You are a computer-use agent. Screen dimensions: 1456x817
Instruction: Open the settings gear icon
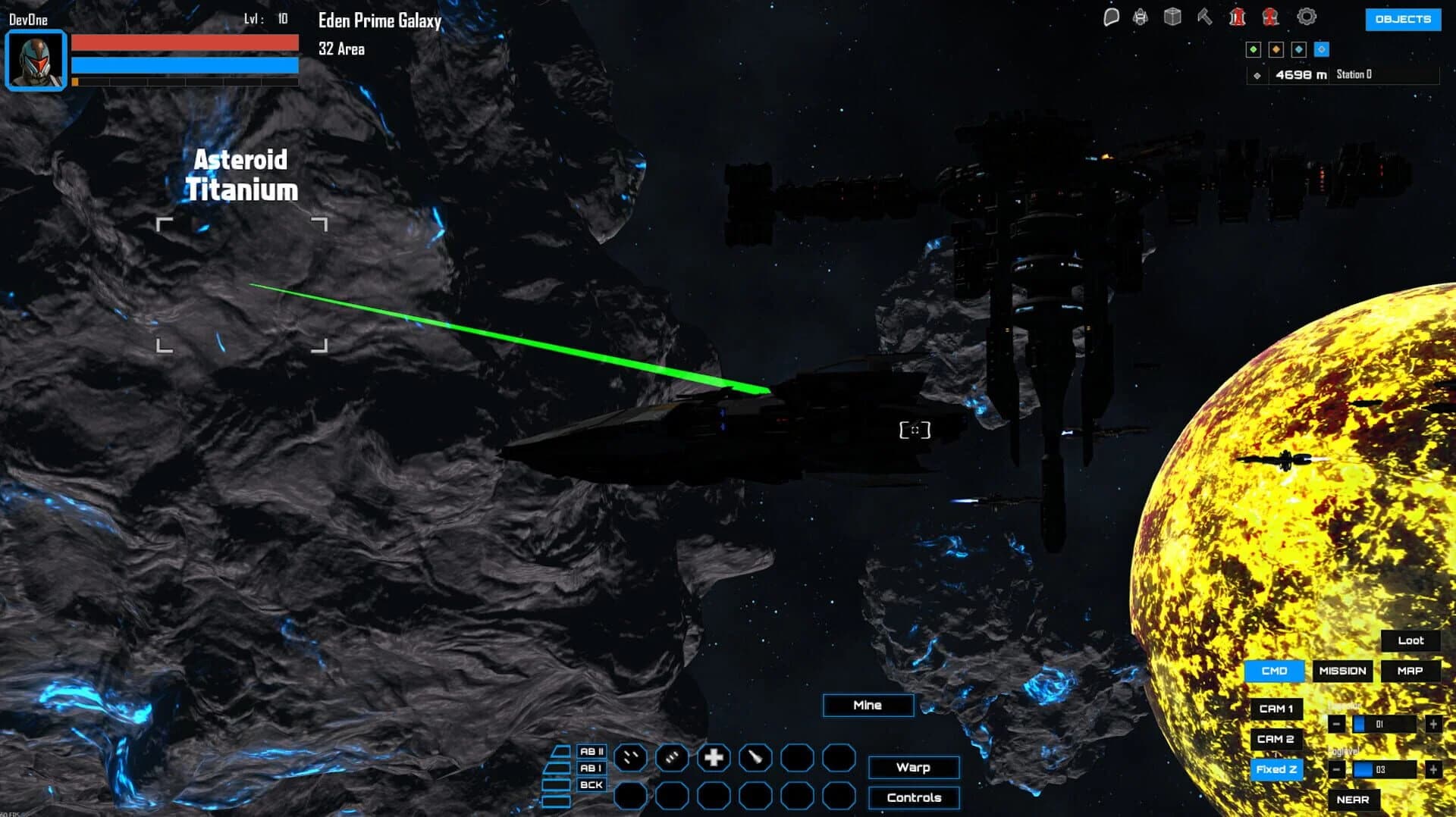tap(1306, 17)
